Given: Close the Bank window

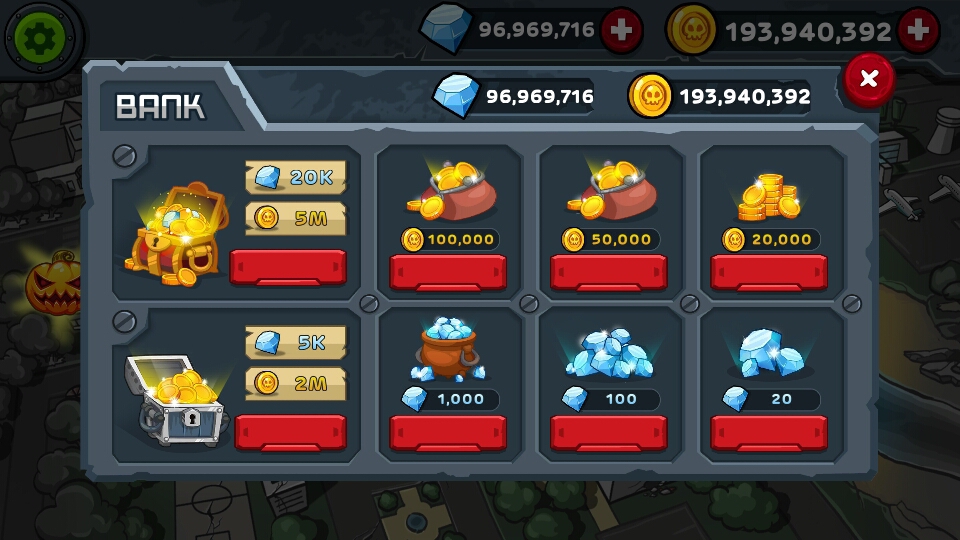Looking at the screenshot, I should pyautogui.click(x=868, y=79).
